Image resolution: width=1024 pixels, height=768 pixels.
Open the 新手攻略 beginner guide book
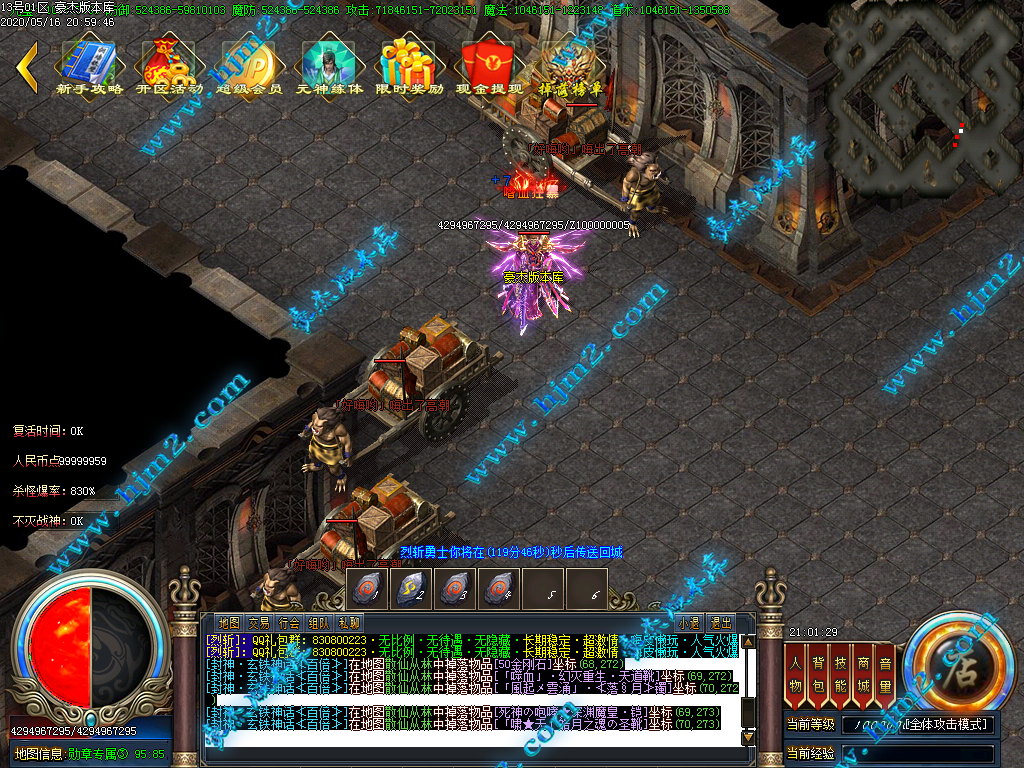pos(90,65)
